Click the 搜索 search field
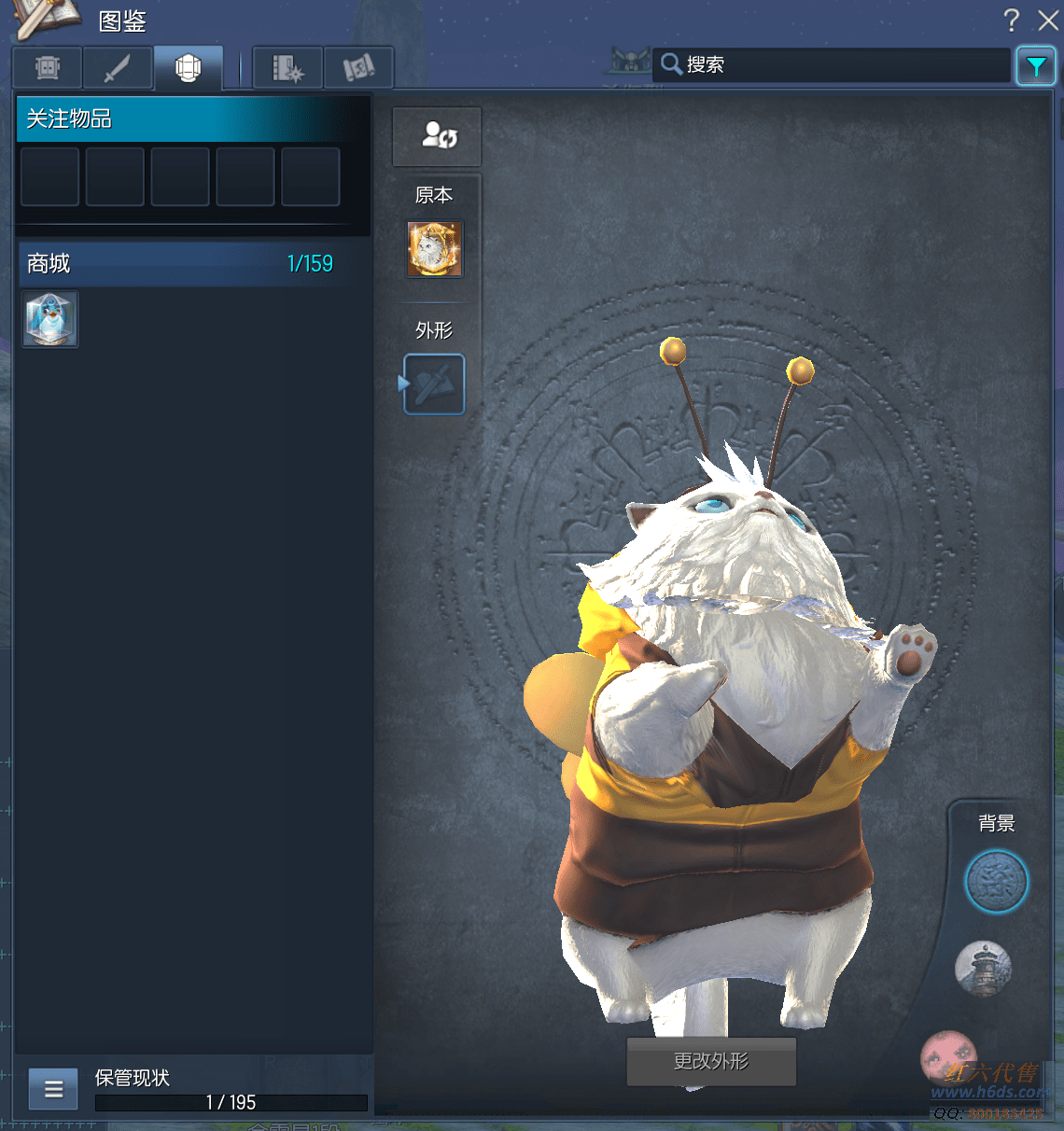Viewport: 1064px width, 1131px height. coord(831,64)
